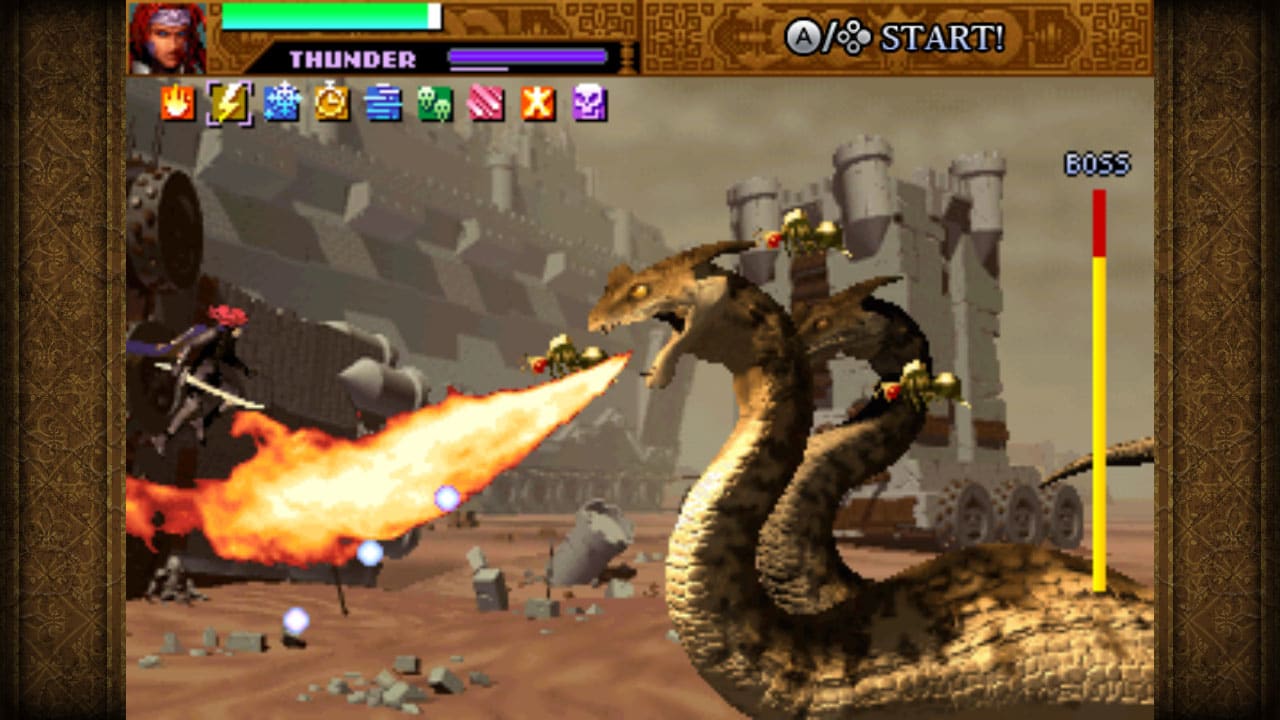Select the pink striped spell icon
Image resolution: width=1280 pixels, height=720 pixels.
[486, 104]
